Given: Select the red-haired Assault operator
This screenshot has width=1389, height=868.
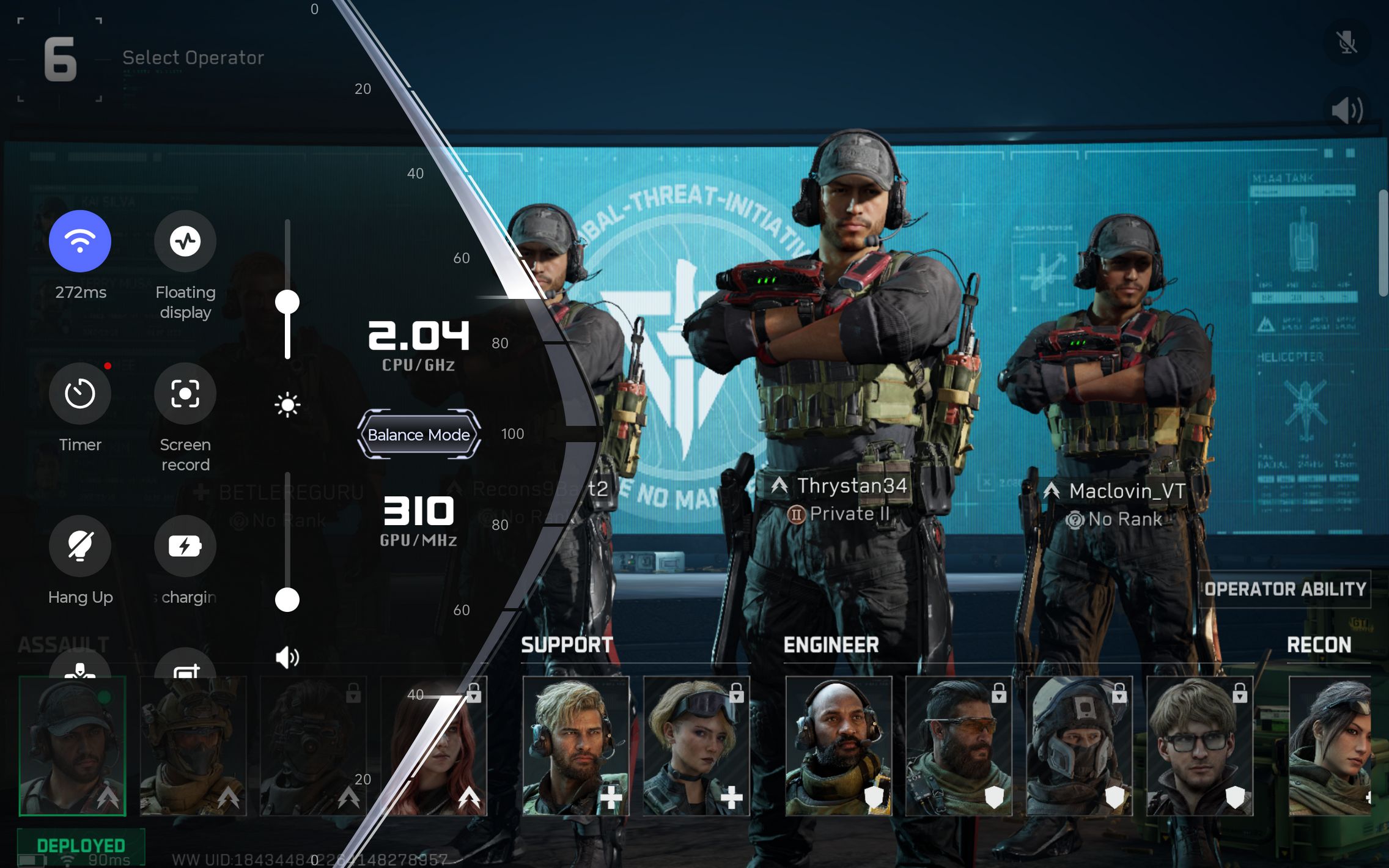Looking at the screenshot, I should coord(434,746).
